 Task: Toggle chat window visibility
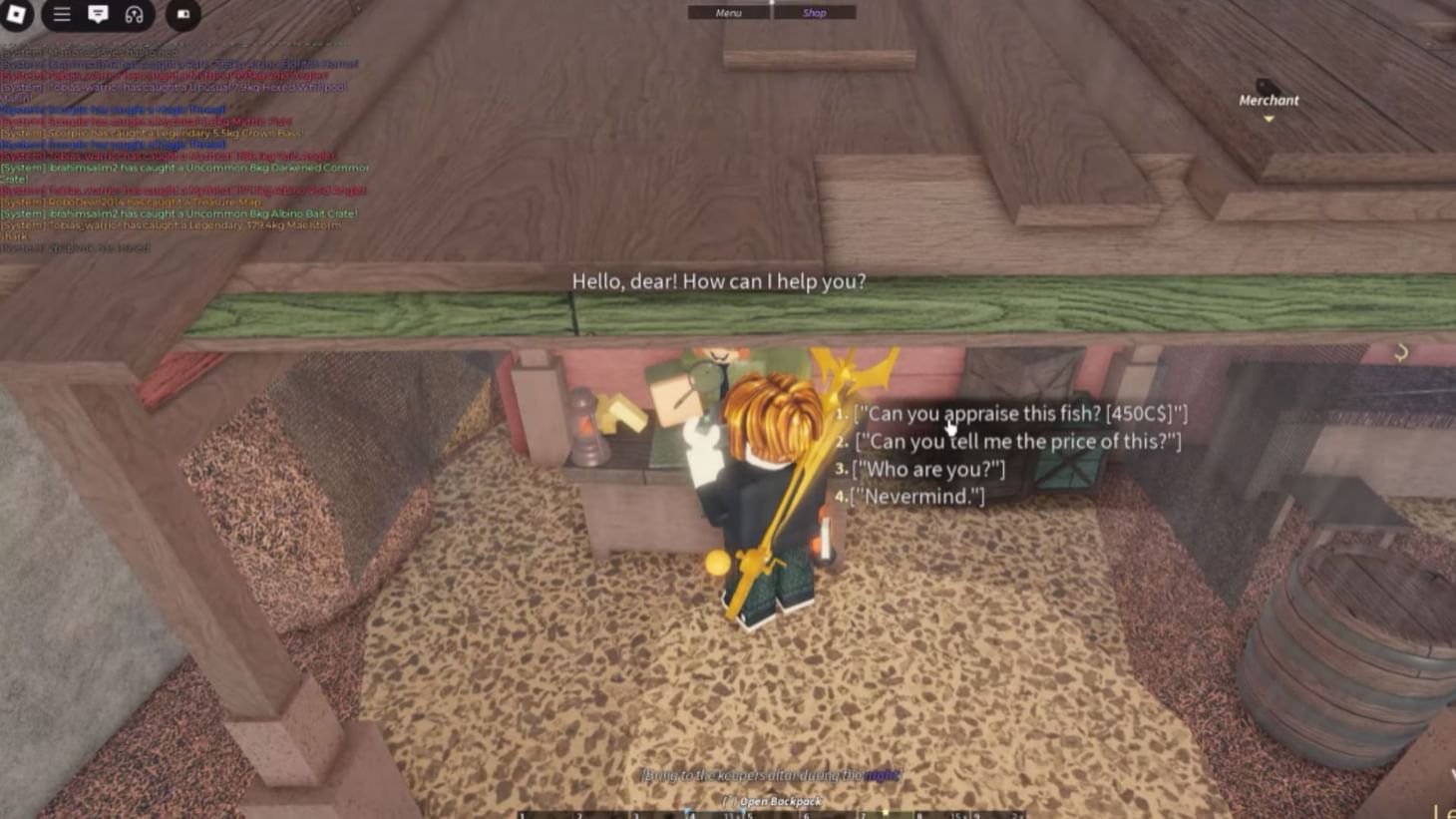pos(98,14)
